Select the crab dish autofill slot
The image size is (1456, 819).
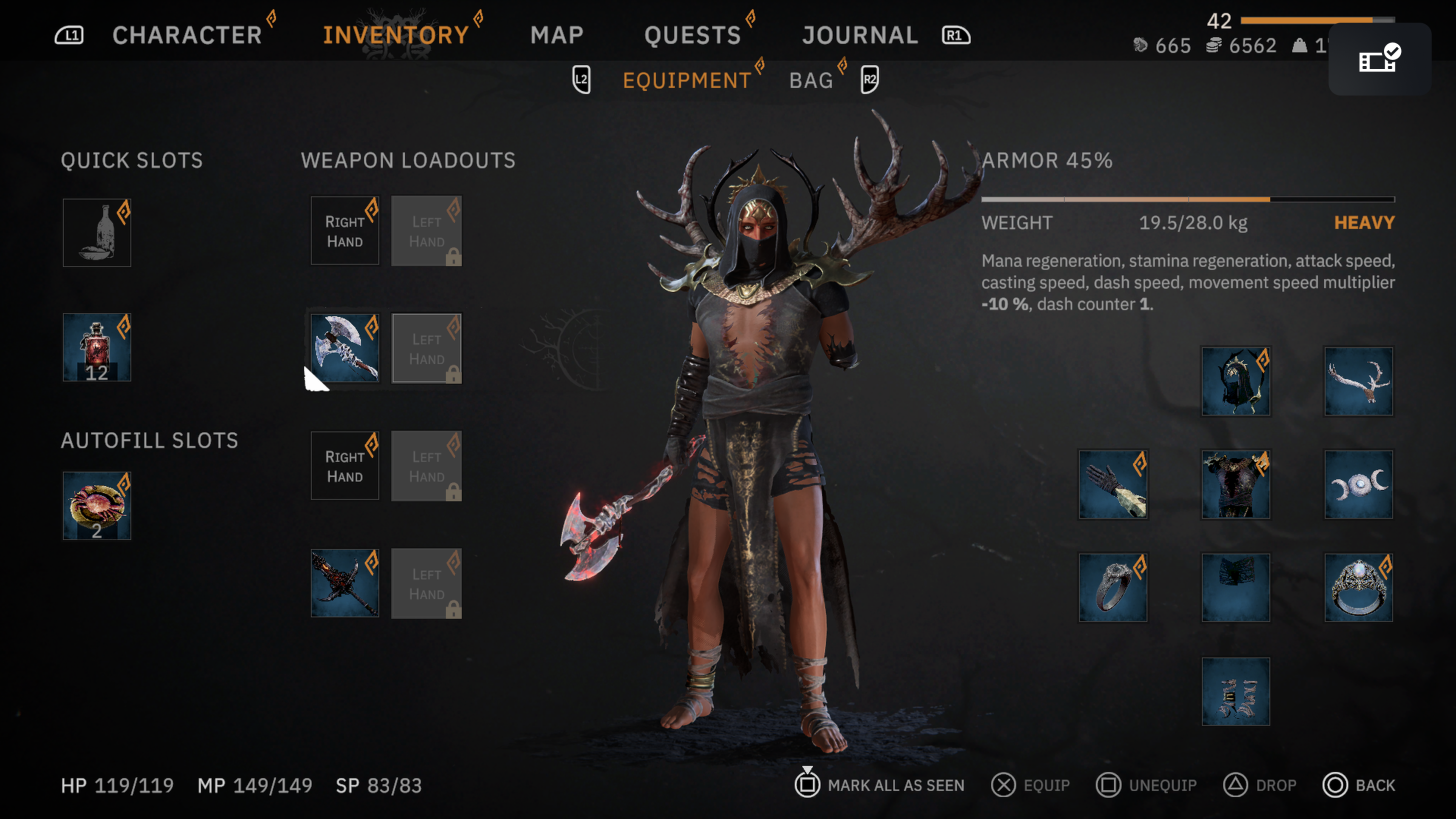coord(97,505)
